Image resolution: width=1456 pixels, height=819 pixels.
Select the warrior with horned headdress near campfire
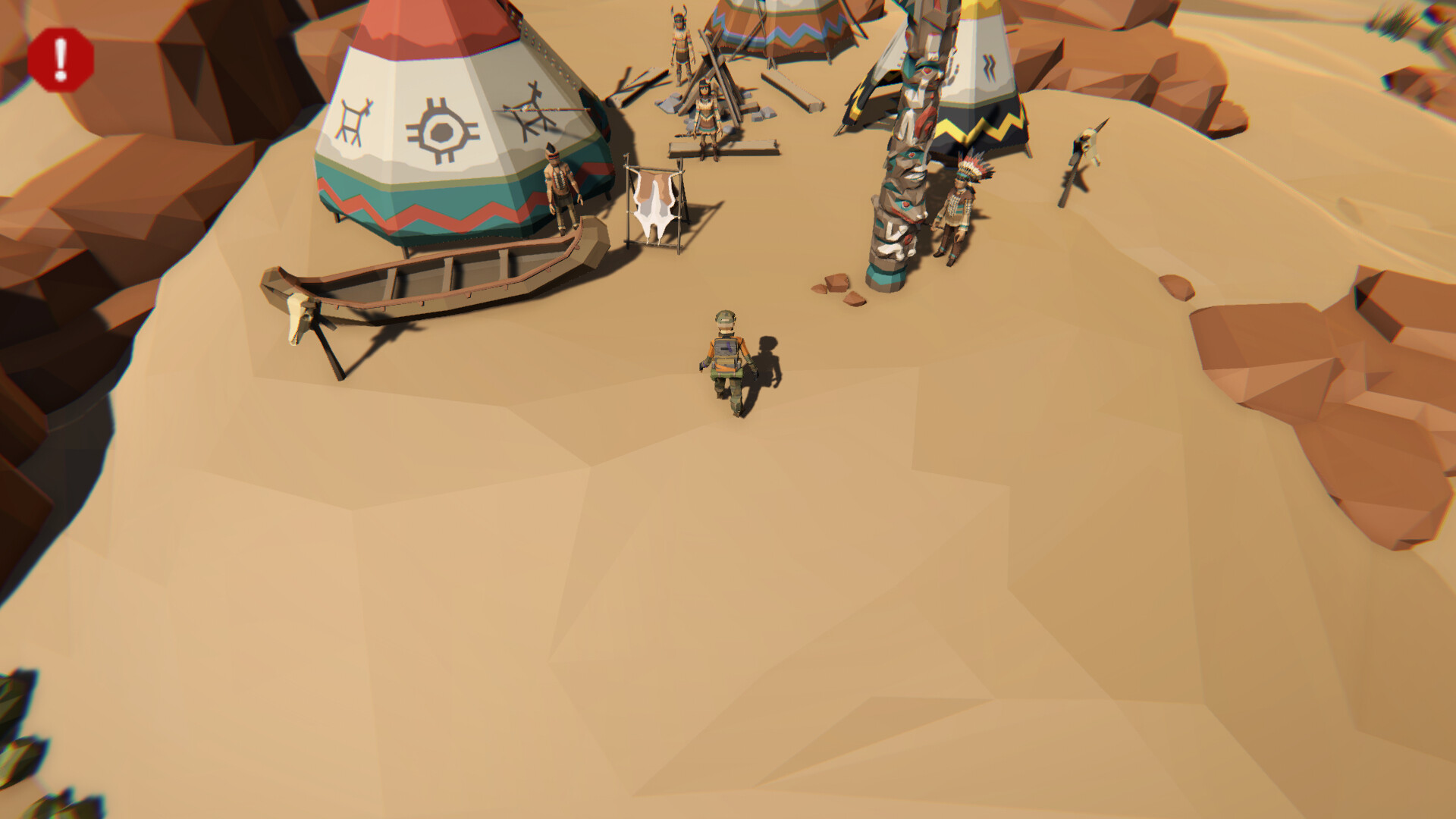(681, 45)
